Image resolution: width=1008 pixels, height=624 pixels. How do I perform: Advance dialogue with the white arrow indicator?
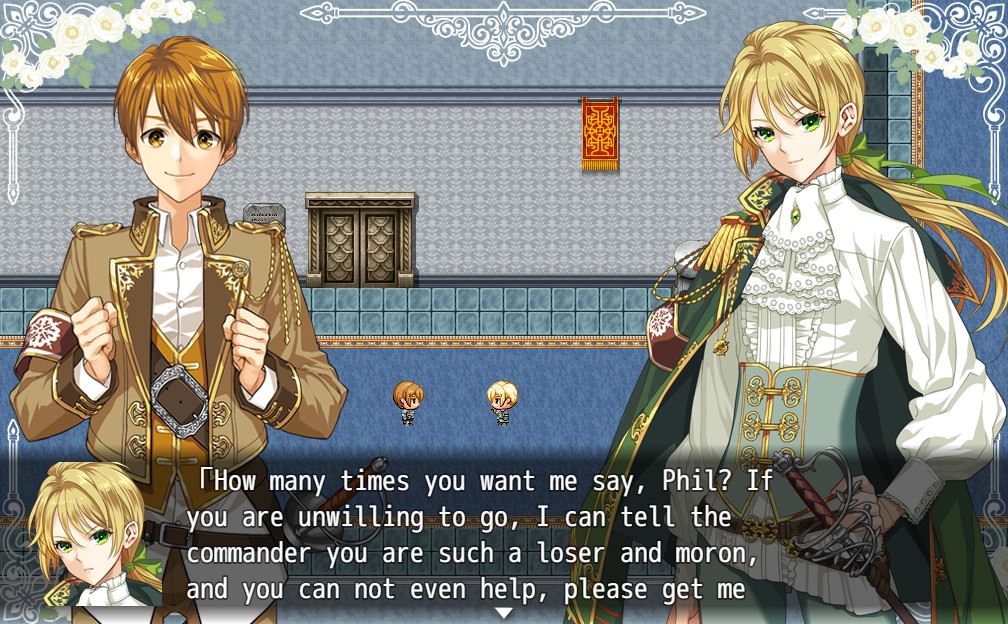[x=504, y=612]
